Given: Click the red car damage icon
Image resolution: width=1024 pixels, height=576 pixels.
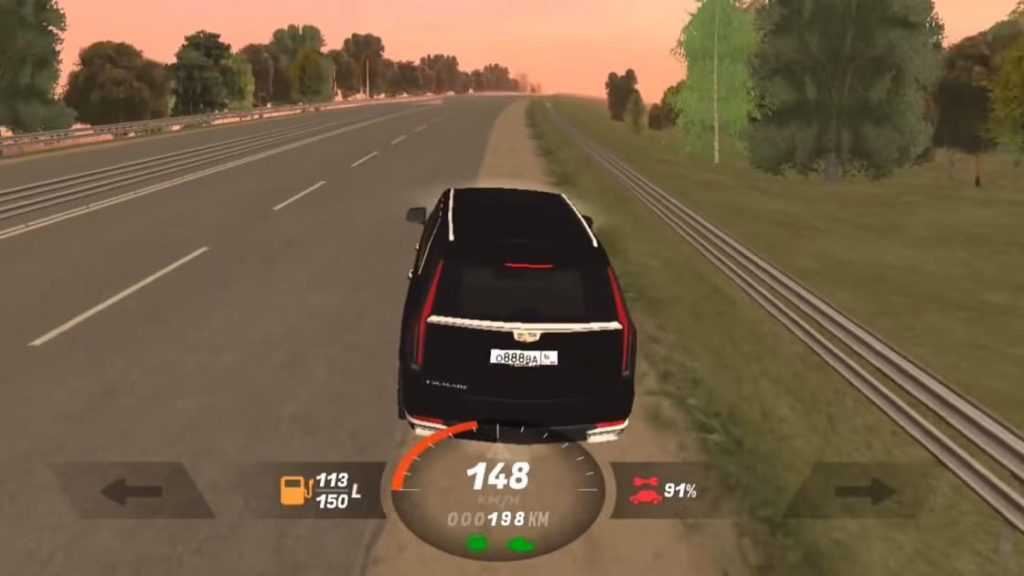Looking at the screenshot, I should click(x=645, y=490).
